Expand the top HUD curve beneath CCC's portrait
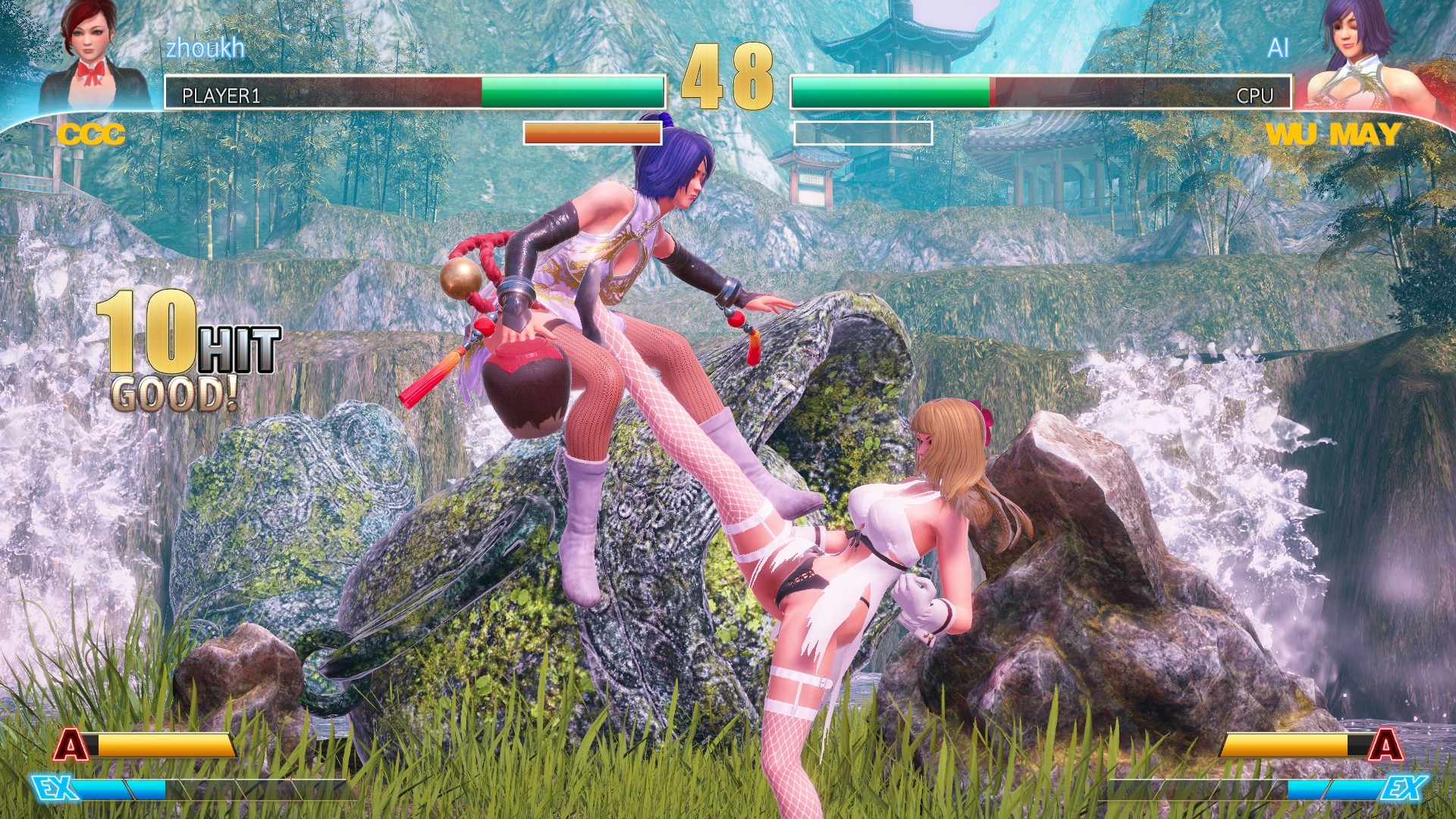 point(91,115)
